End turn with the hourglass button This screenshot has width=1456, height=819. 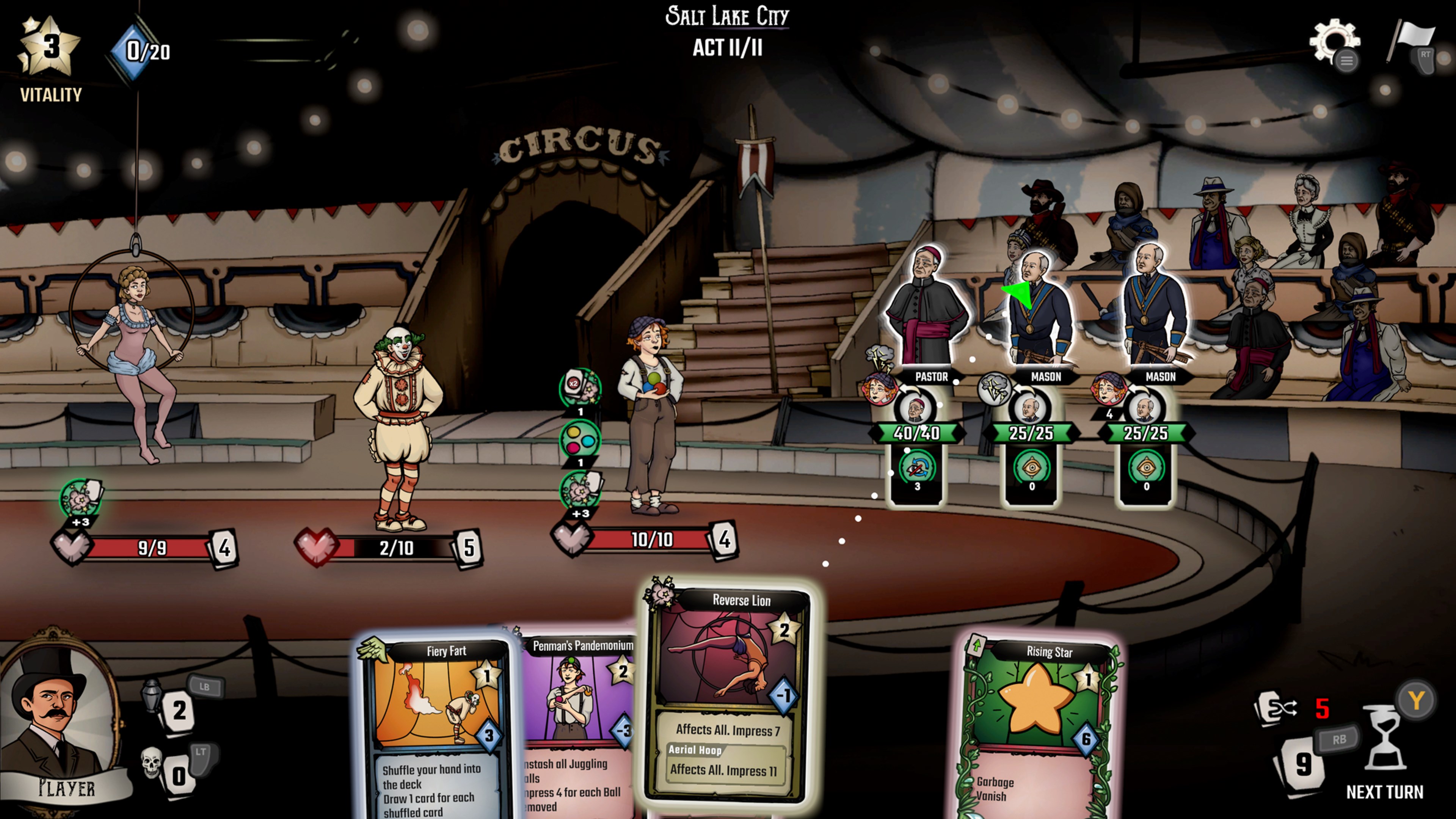click(x=1384, y=737)
